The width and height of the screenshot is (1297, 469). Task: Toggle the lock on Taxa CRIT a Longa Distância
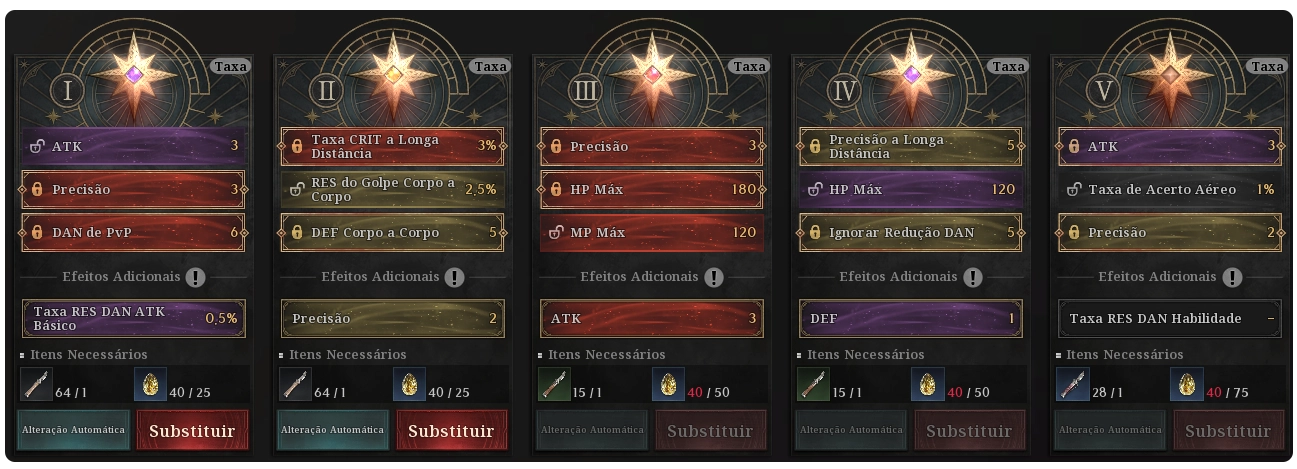[297, 146]
